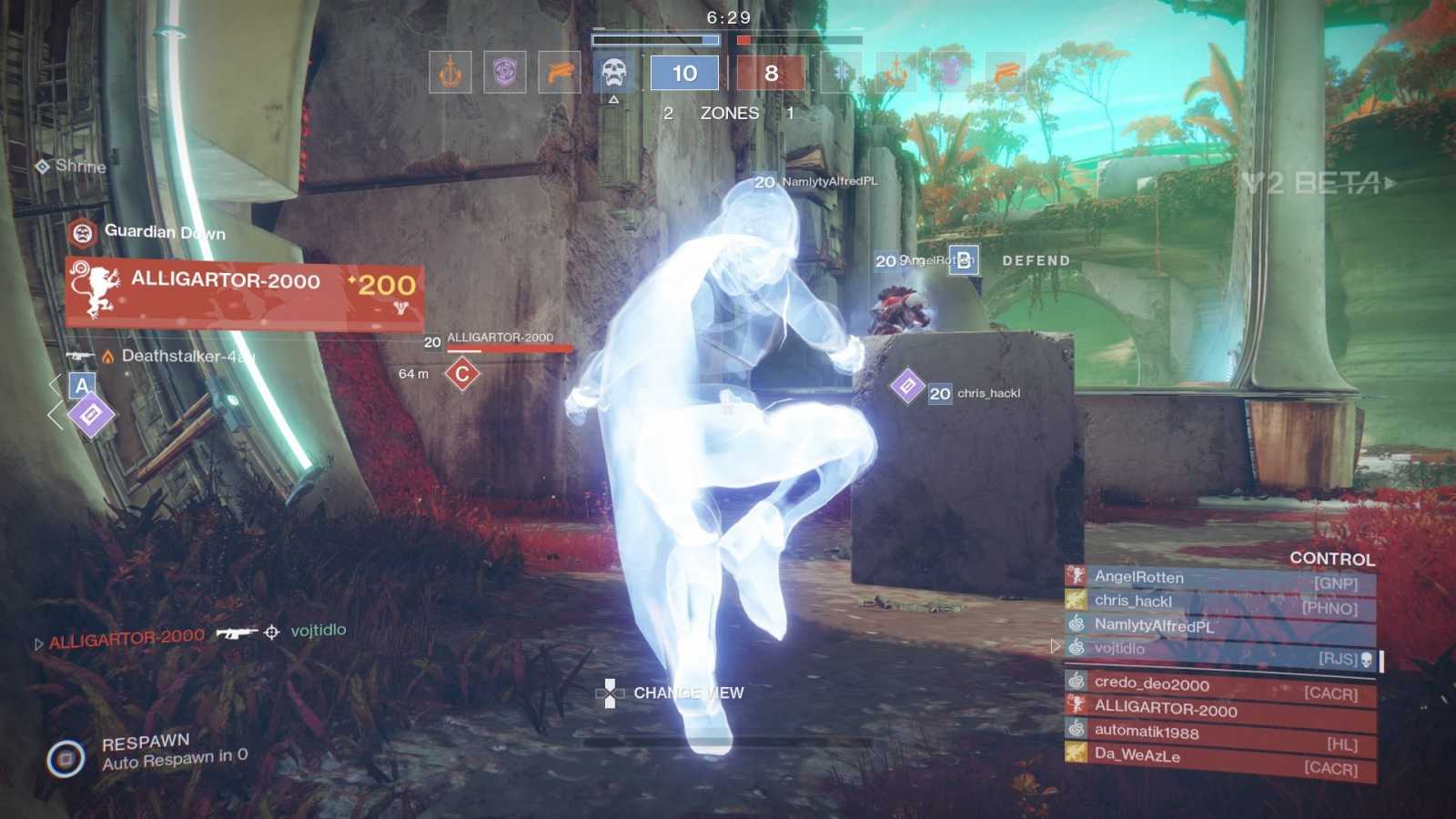1456x819 pixels.
Task: Click the ZONES label between the scores
Action: [728, 113]
